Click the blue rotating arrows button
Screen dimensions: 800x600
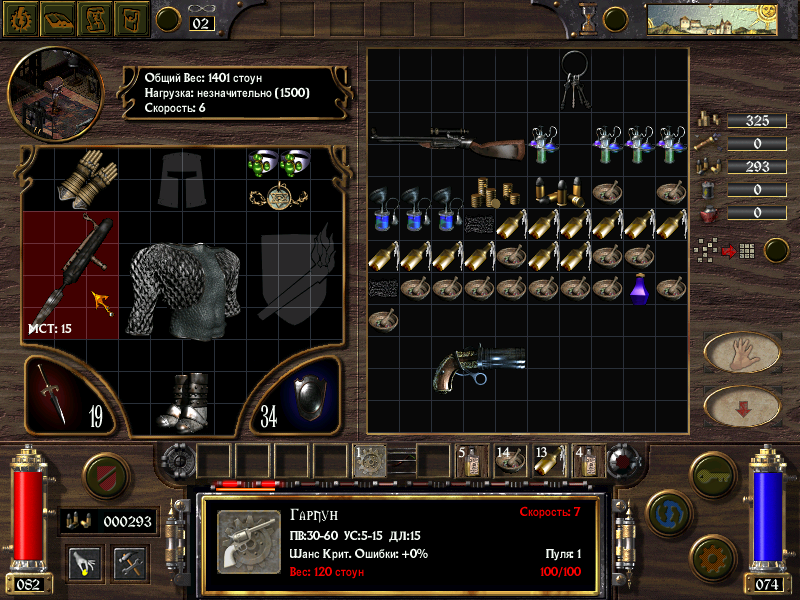coord(667,511)
